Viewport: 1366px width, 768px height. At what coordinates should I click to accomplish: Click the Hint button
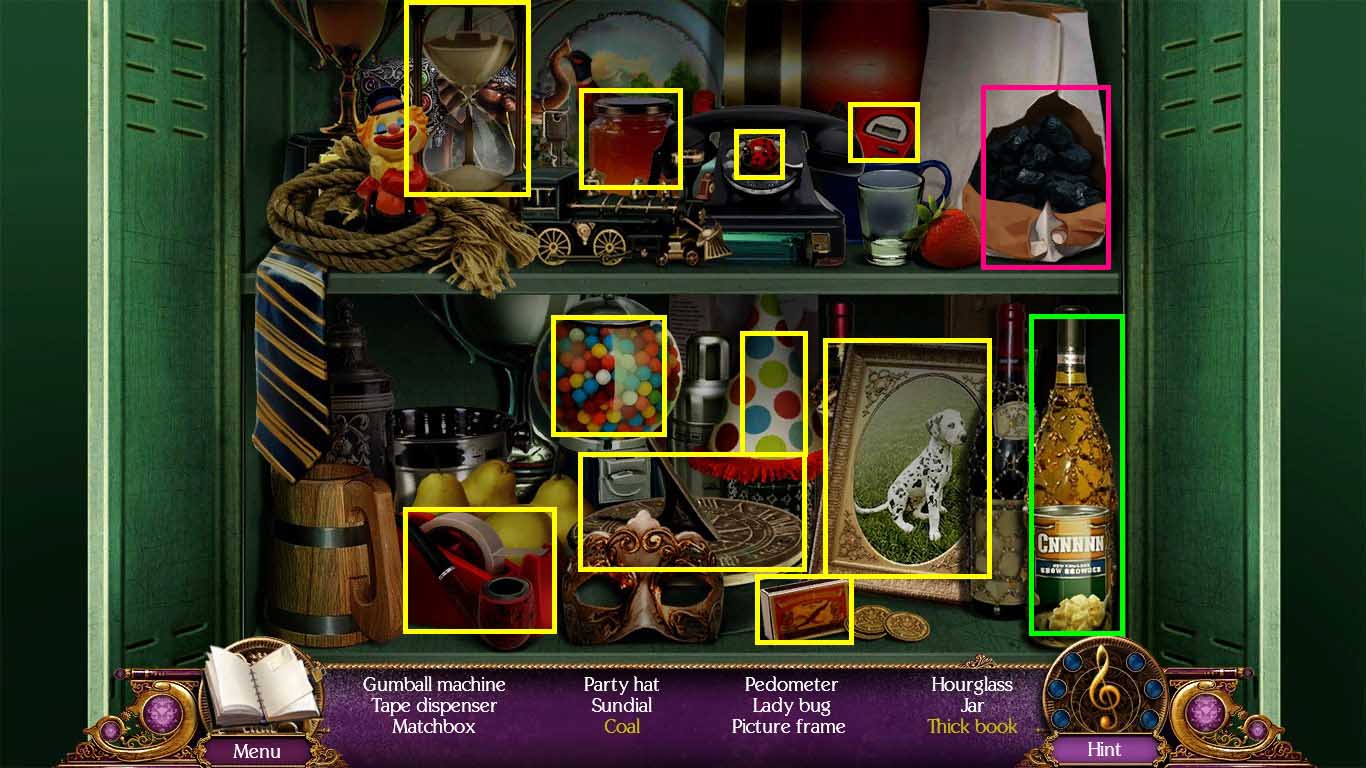click(x=1103, y=750)
